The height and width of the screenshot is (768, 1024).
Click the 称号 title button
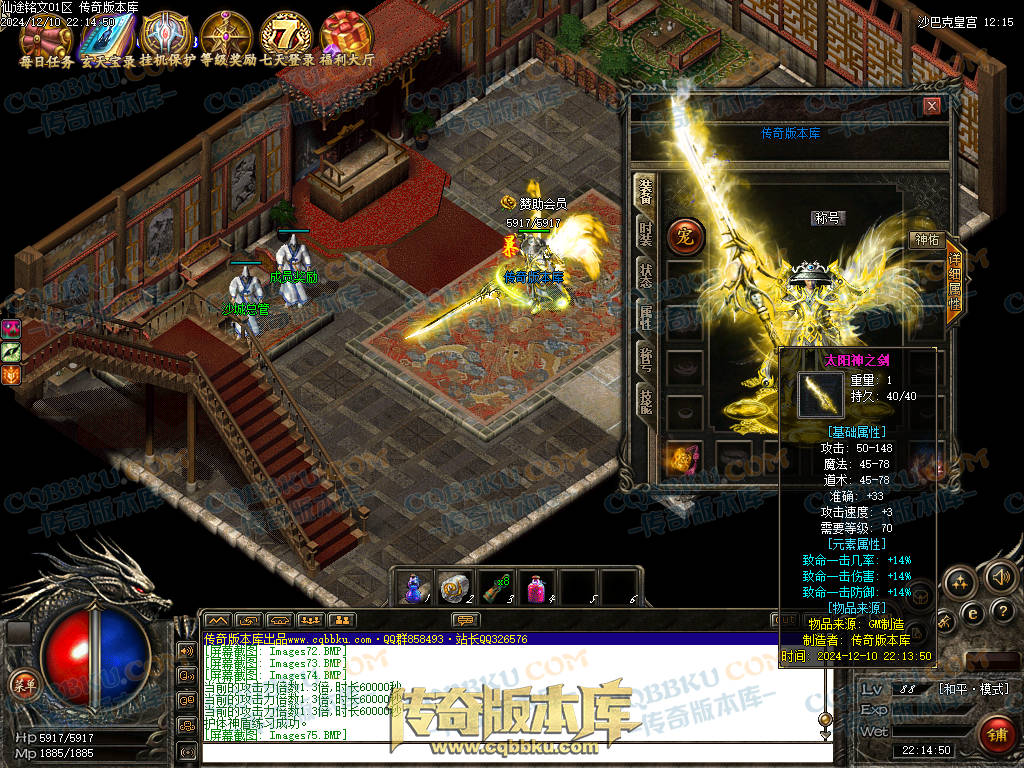click(x=828, y=218)
